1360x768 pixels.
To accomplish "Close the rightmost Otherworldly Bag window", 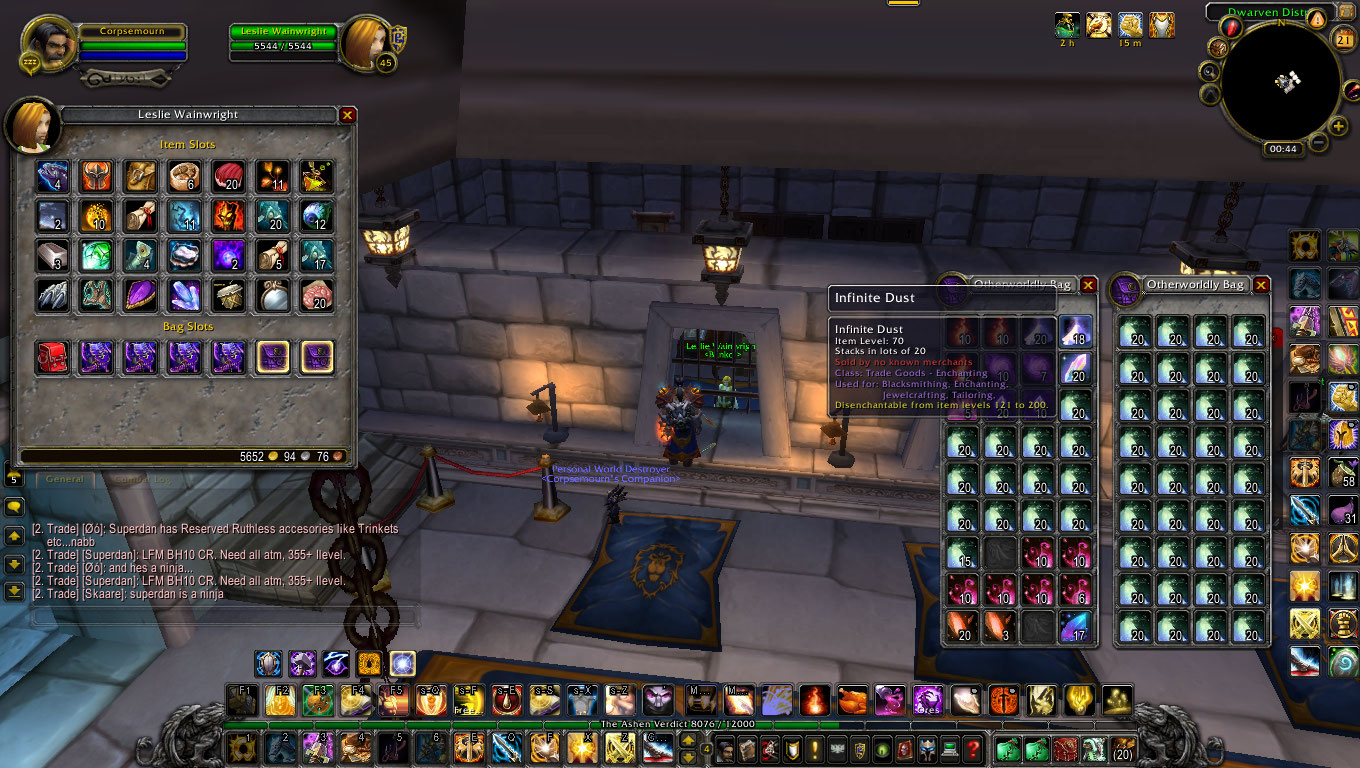I will click(x=1262, y=285).
